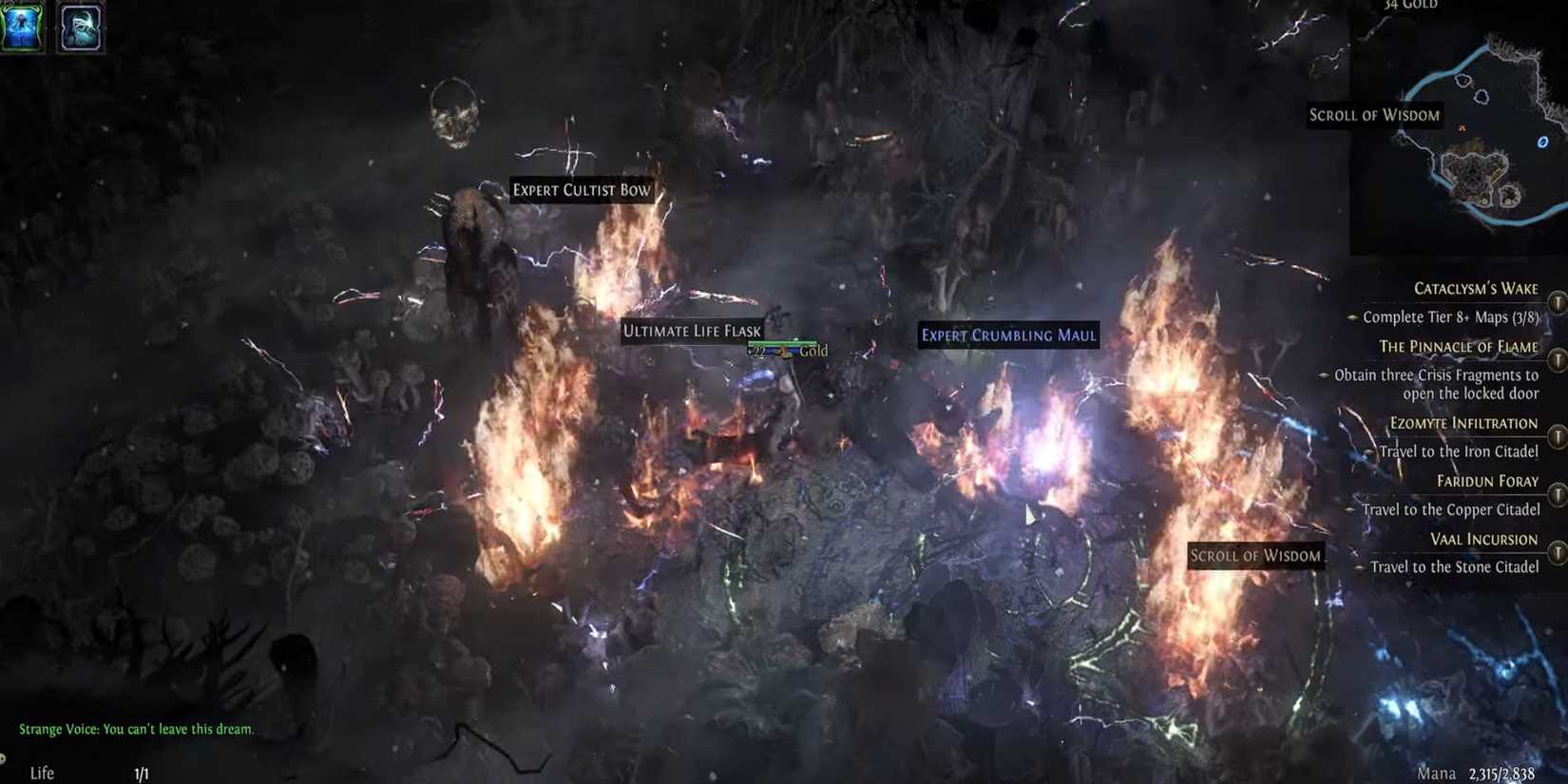Click the Life globe in the bottom-left corner
1568x784 pixels.
tap(40, 772)
